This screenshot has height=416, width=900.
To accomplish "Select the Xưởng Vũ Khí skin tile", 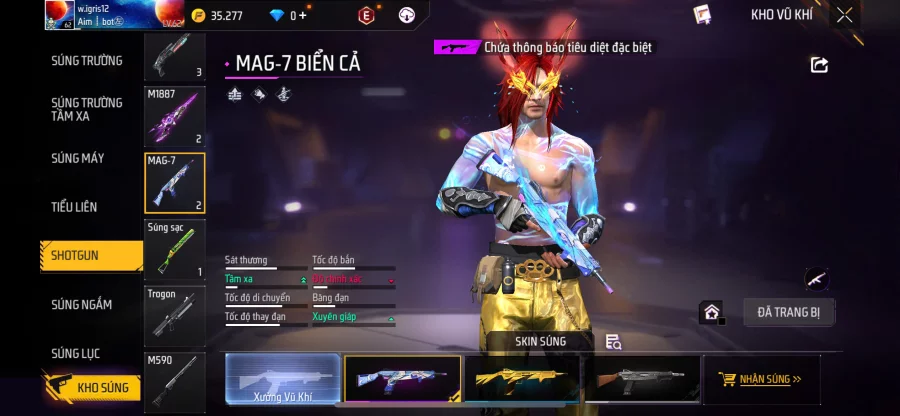I will [284, 380].
